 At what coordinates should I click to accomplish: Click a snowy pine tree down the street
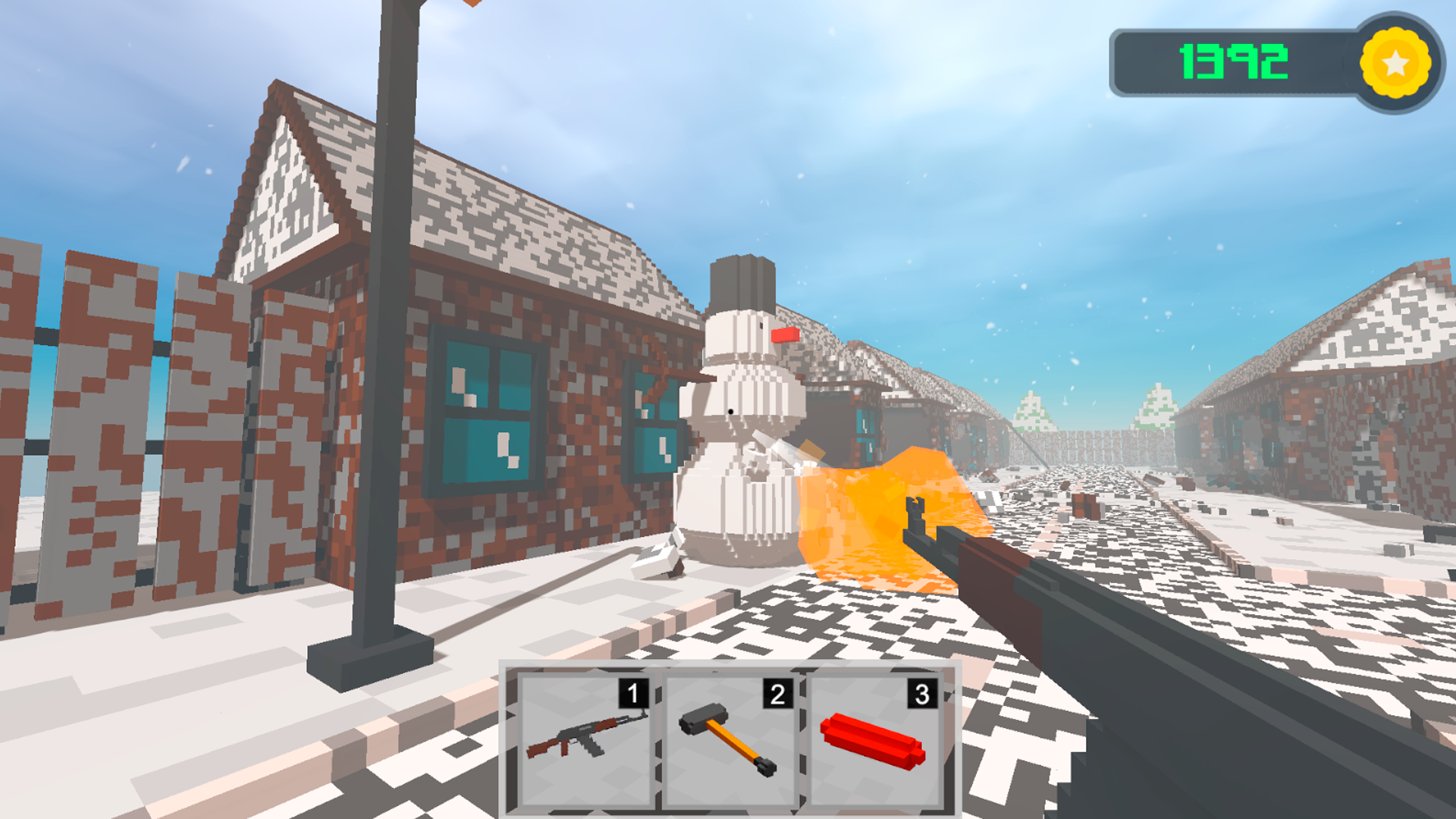1031,413
